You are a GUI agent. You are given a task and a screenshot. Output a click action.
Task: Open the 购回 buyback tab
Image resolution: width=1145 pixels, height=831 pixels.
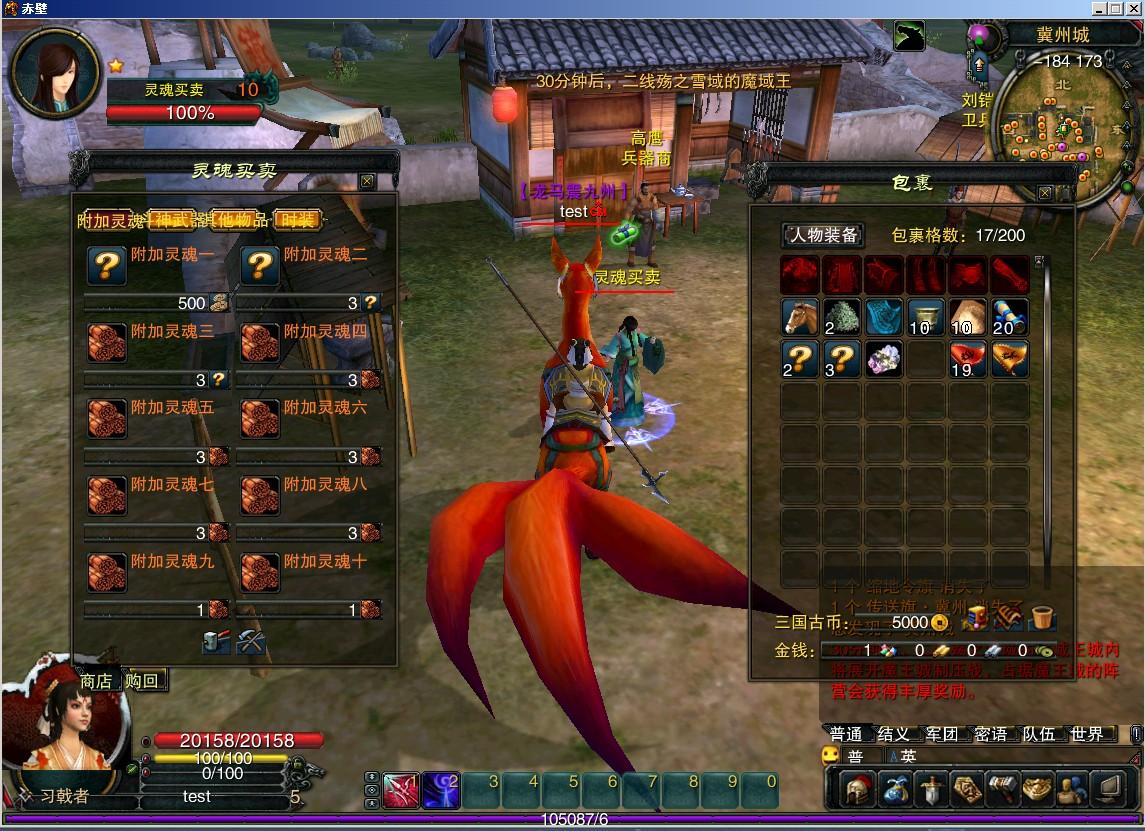click(142, 681)
